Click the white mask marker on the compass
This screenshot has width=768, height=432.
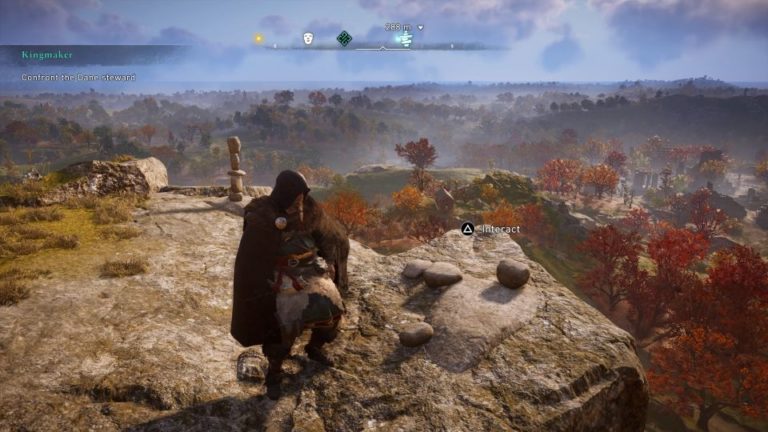pyautogui.click(x=308, y=38)
